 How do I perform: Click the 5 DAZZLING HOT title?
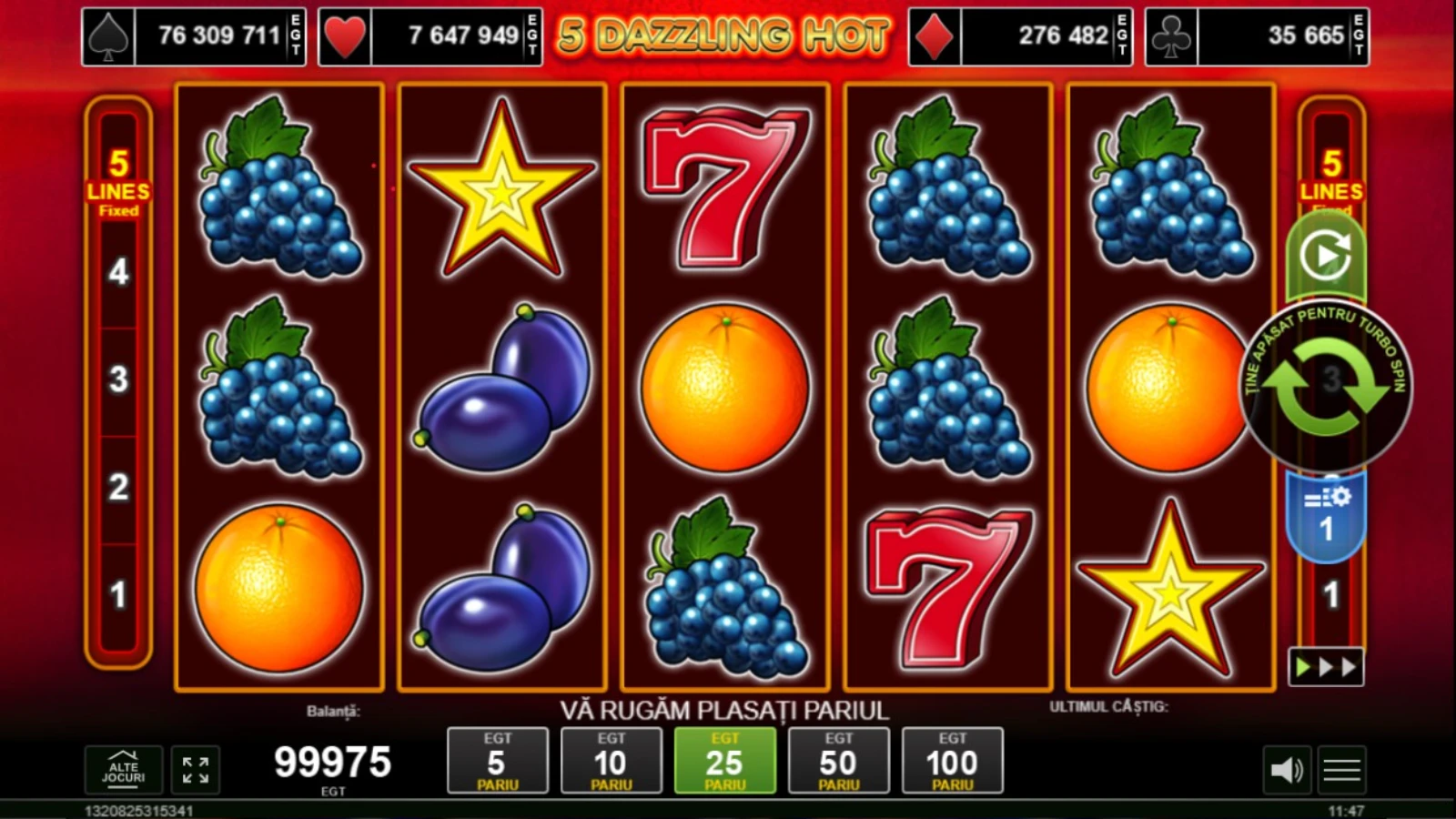pyautogui.click(x=723, y=33)
